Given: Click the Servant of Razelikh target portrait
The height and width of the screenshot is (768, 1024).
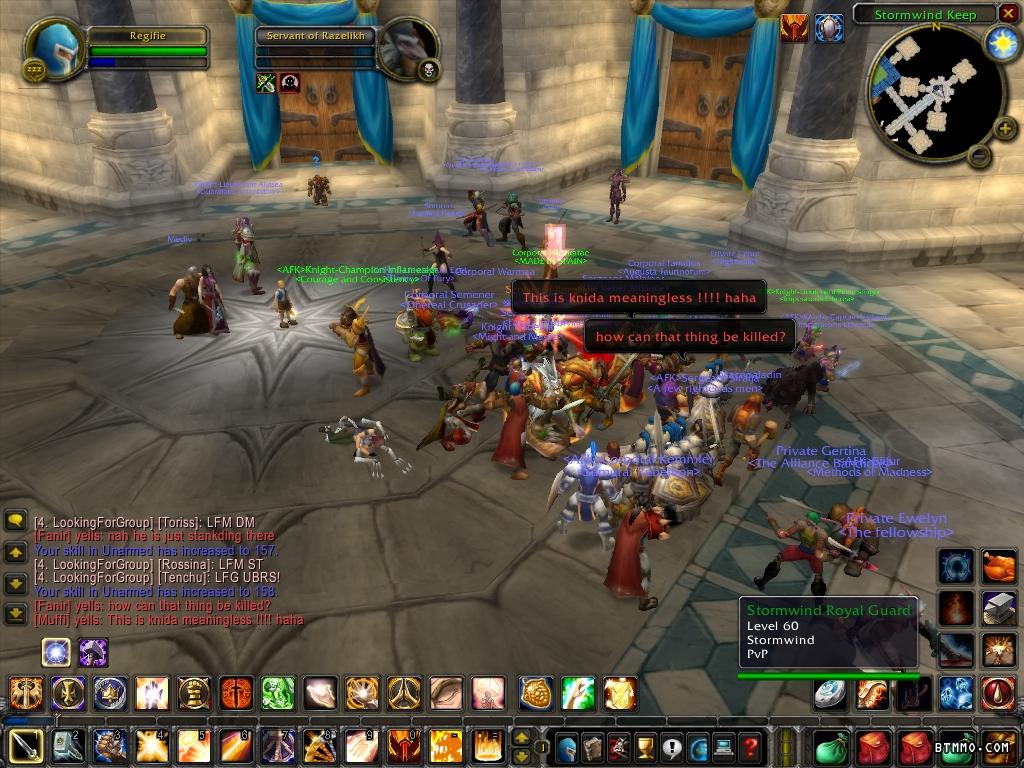Looking at the screenshot, I should [408, 48].
